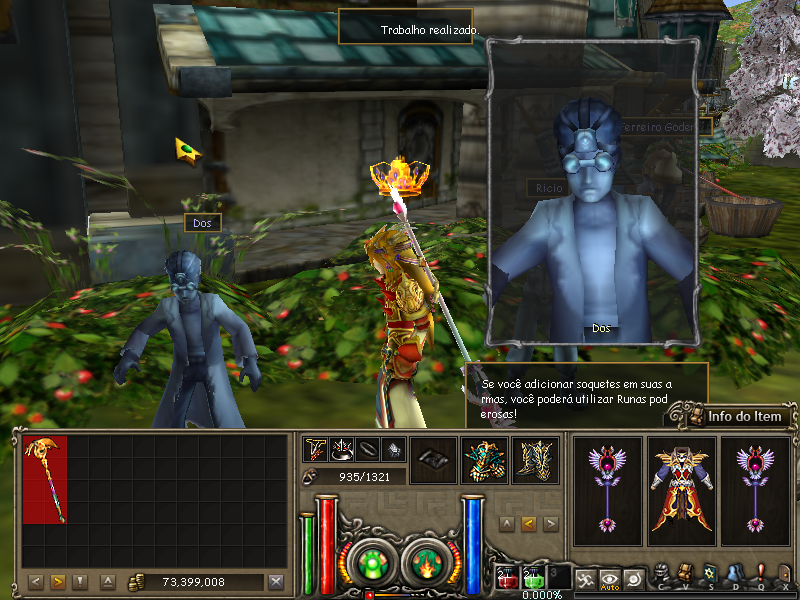Use the red health potion

point(507,577)
